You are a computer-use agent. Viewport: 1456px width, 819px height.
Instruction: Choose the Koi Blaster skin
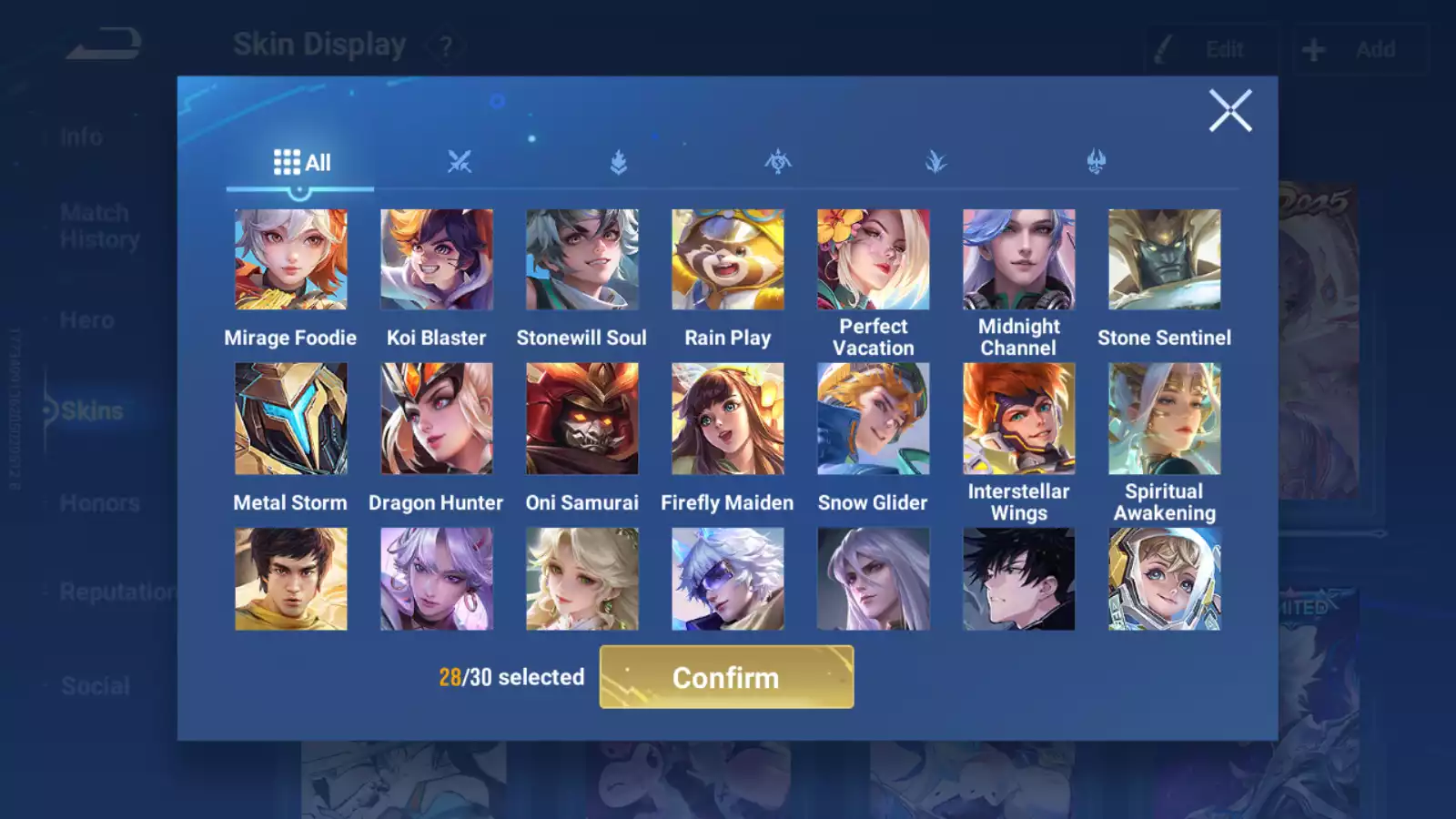tap(437, 259)
